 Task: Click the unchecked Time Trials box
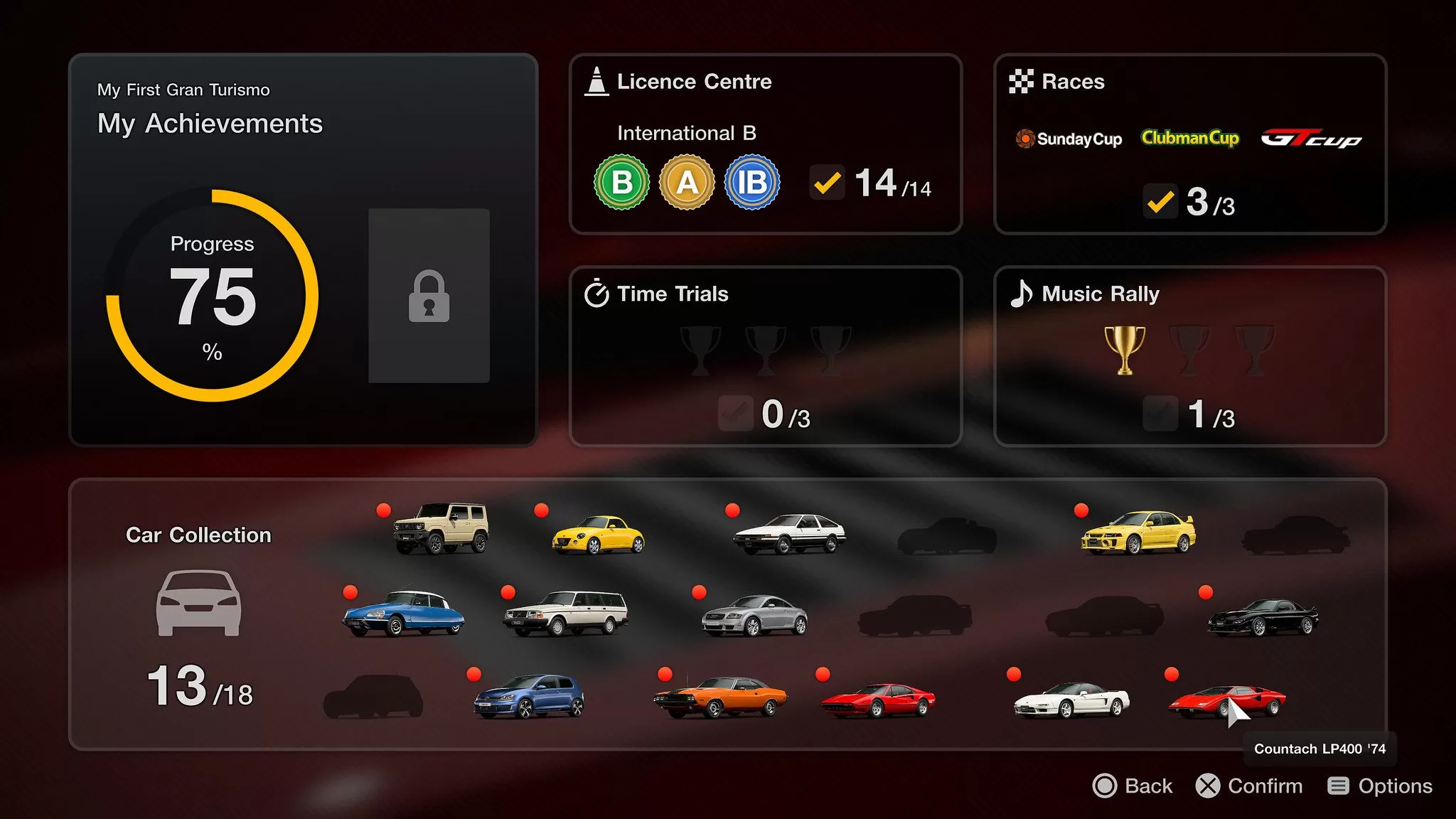(x=736, y=414)
